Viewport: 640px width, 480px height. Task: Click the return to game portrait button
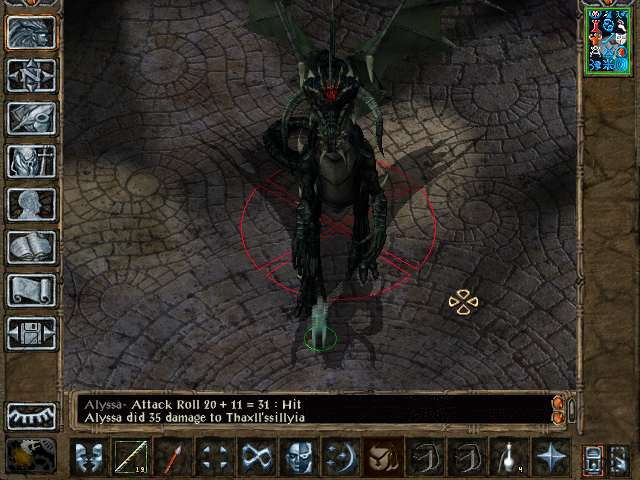pos(31,33)
